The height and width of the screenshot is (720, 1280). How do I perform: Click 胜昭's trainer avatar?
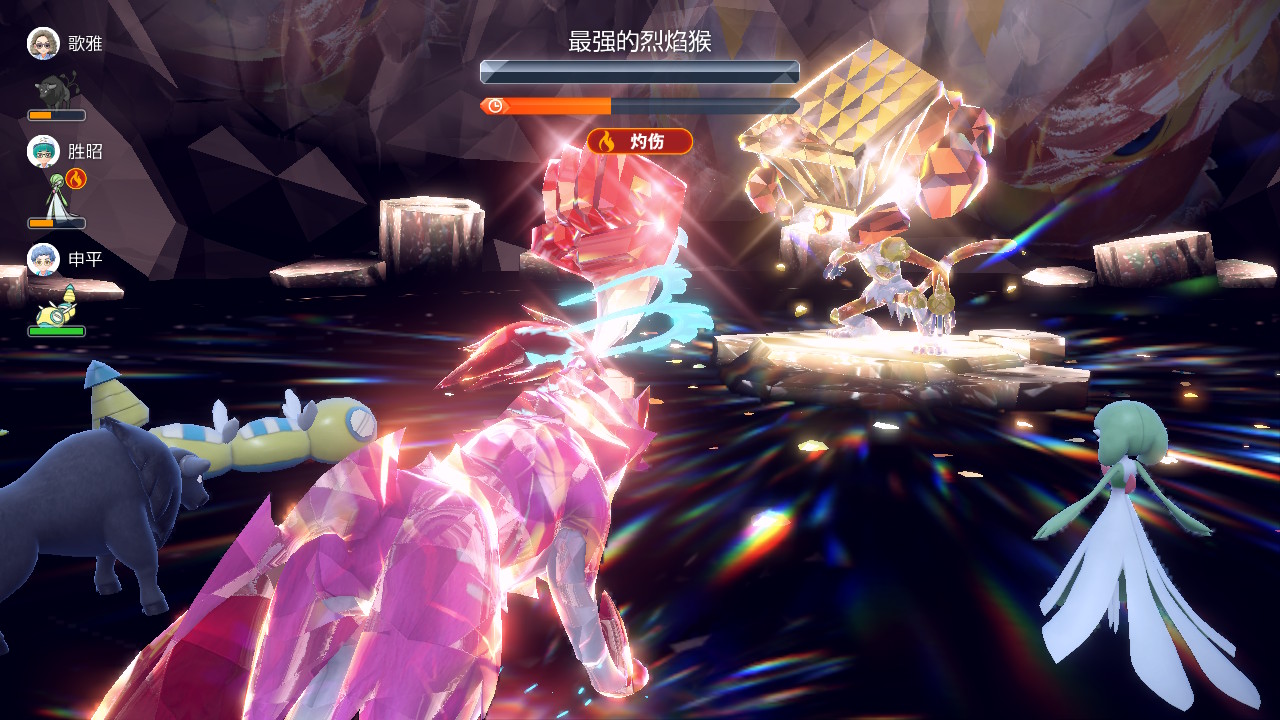point(43,152)
